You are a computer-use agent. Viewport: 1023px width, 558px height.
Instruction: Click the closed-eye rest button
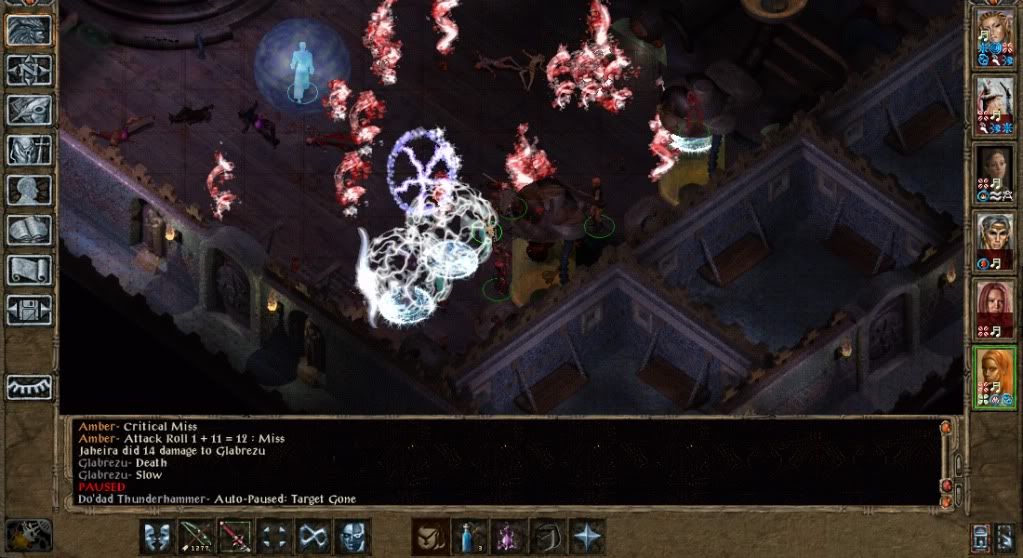(29, 387)
